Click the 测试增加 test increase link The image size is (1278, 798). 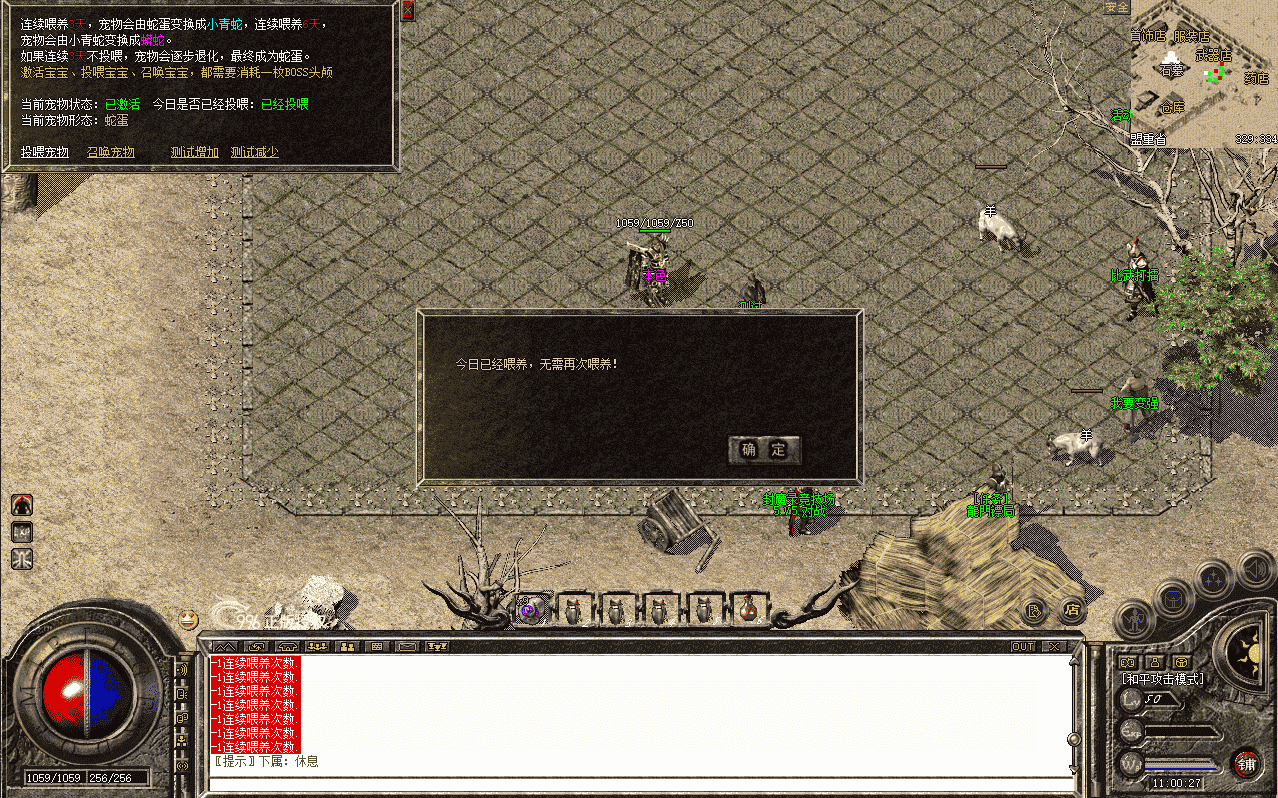pyautogui.click(x=194, y=152)
